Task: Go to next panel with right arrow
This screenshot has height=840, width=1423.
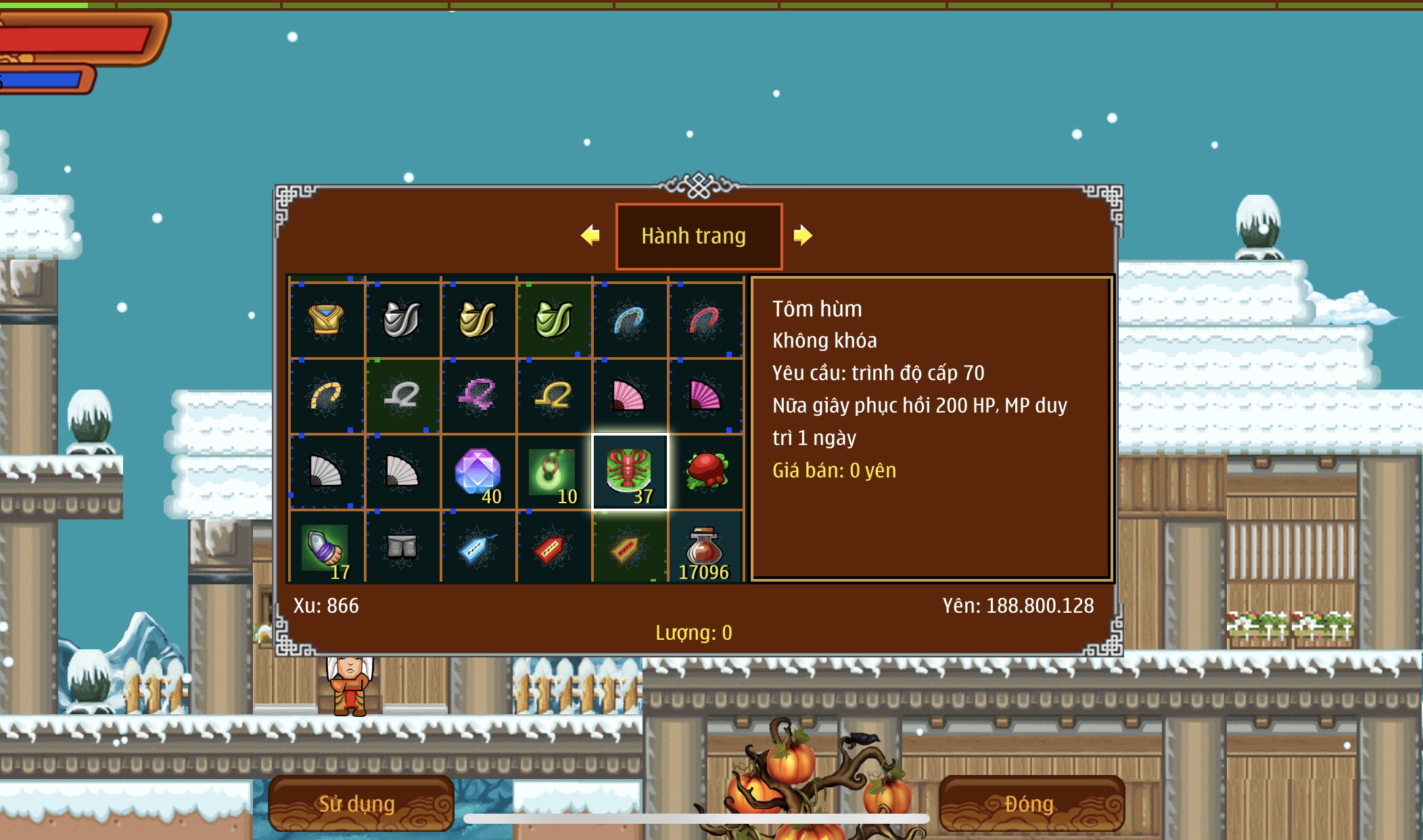Action: (803, 235)
